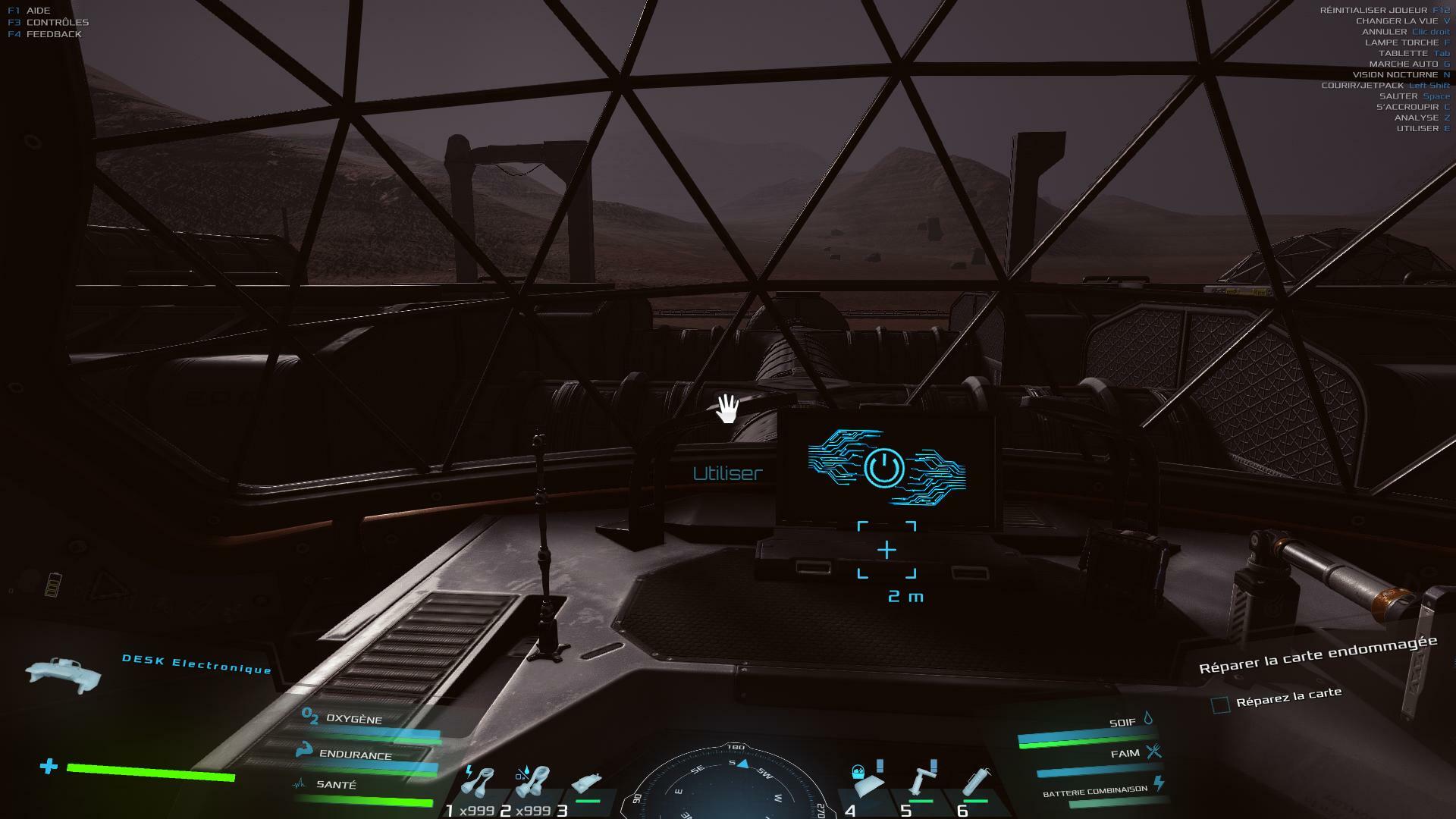Equip the canister tool in slot 6
Viewport: 1456px width, 819px height.
pos(975,783)
